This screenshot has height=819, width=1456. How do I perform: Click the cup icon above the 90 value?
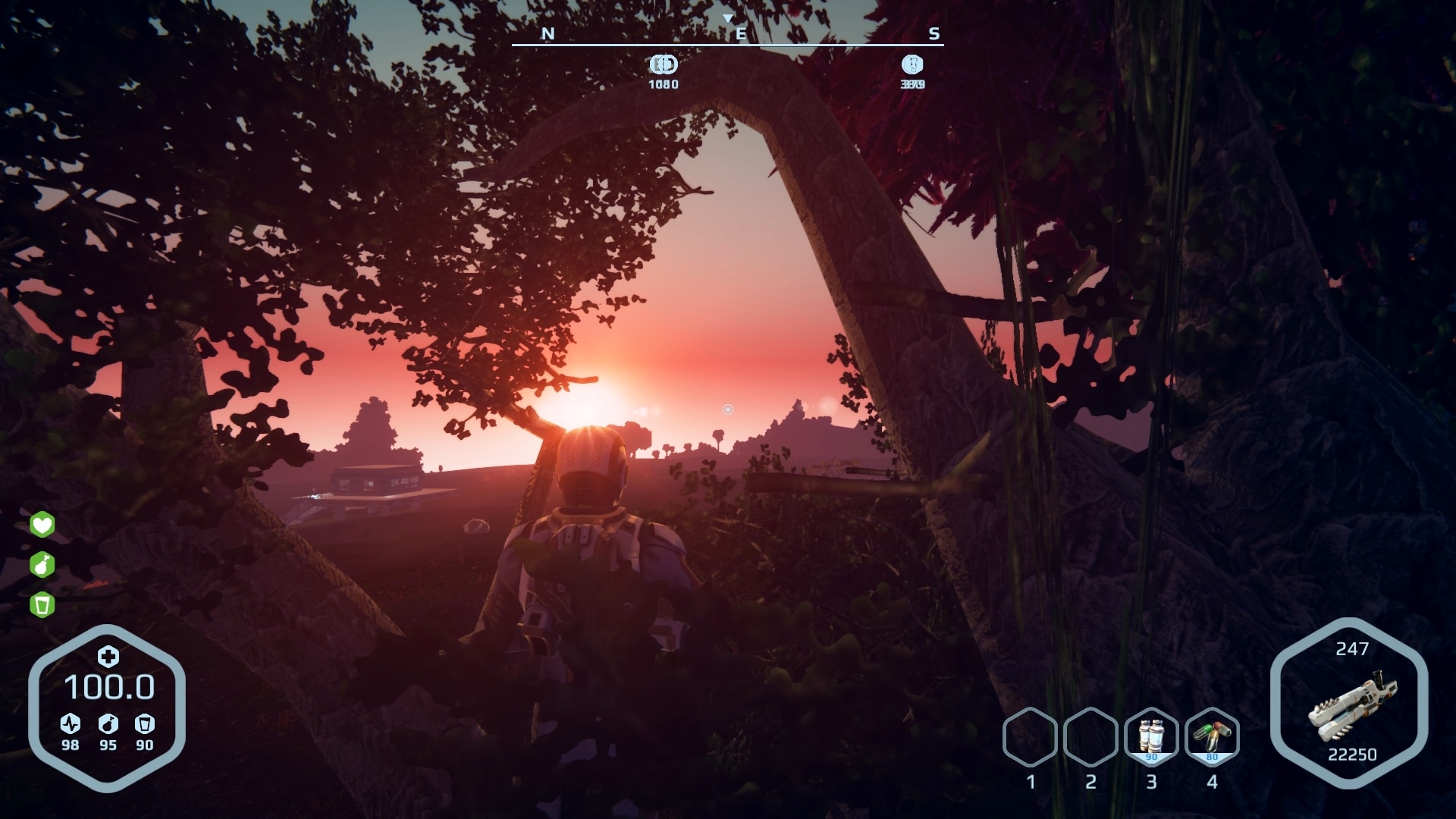[146, 724]
